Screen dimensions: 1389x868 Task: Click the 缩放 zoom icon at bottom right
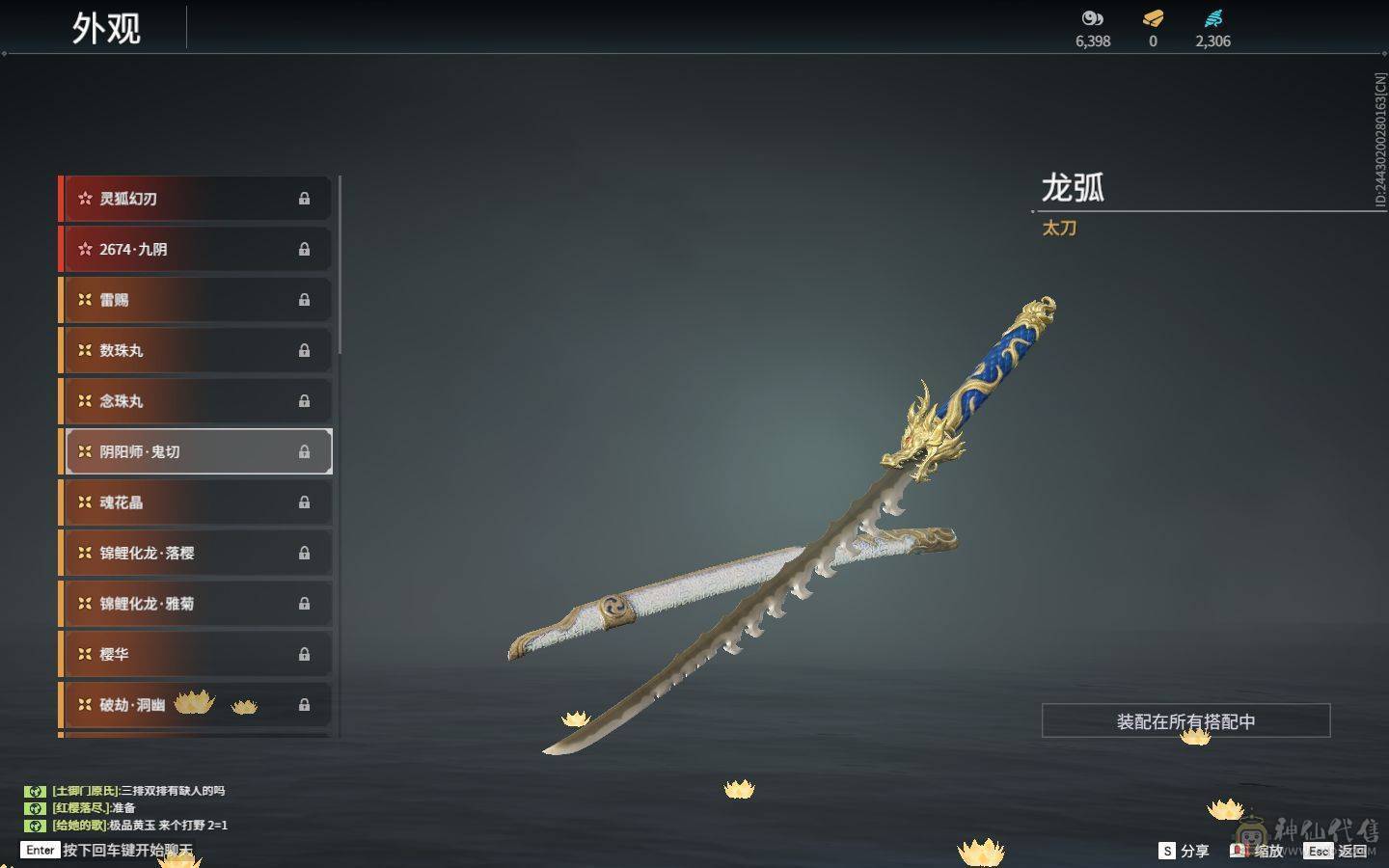1239,852
